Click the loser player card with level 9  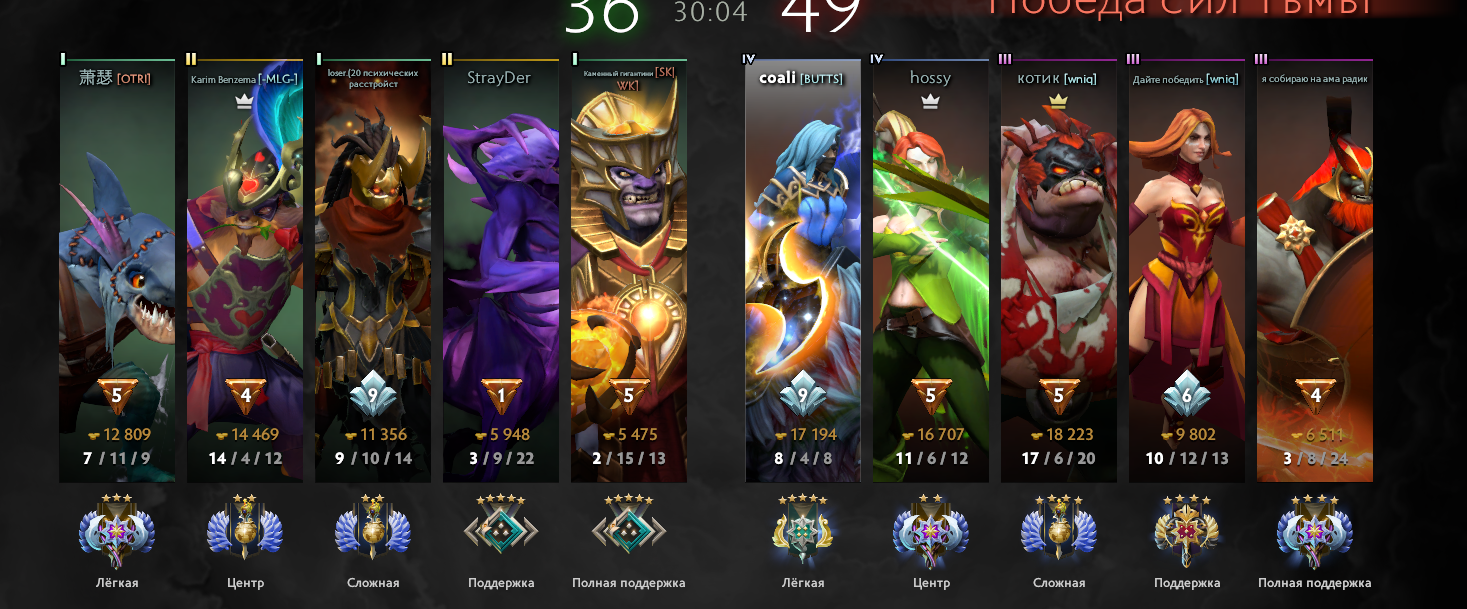(373, 270)
